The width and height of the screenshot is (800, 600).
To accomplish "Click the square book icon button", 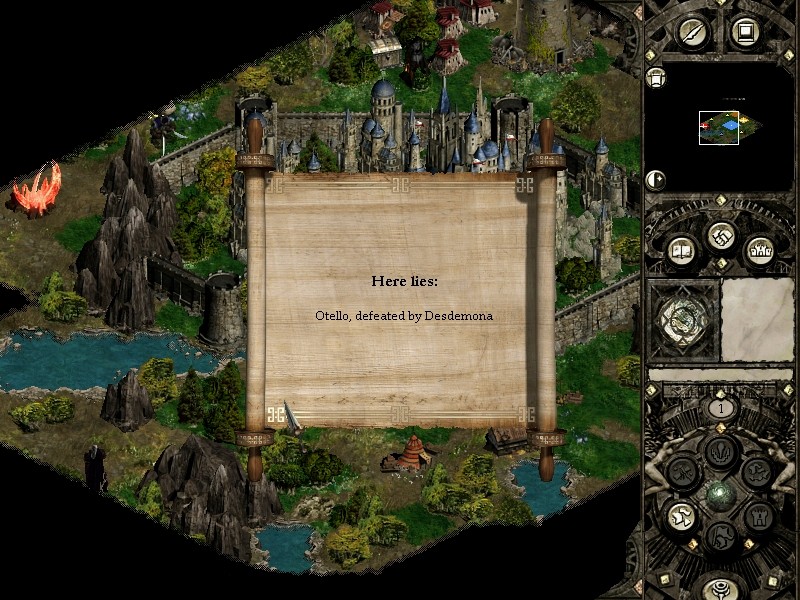I will pos(743,32).
